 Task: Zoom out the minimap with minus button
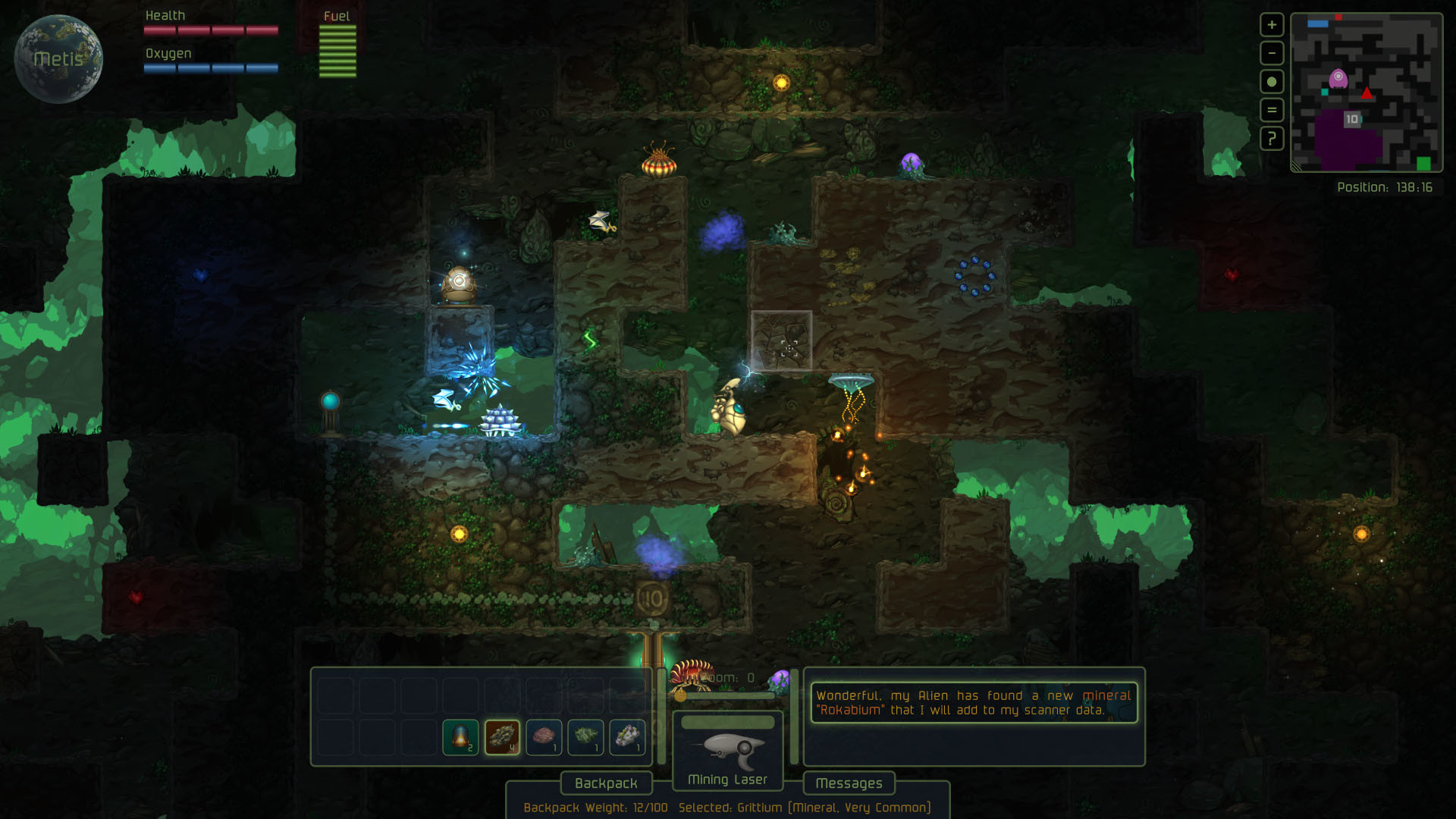tap(1272, 53)
